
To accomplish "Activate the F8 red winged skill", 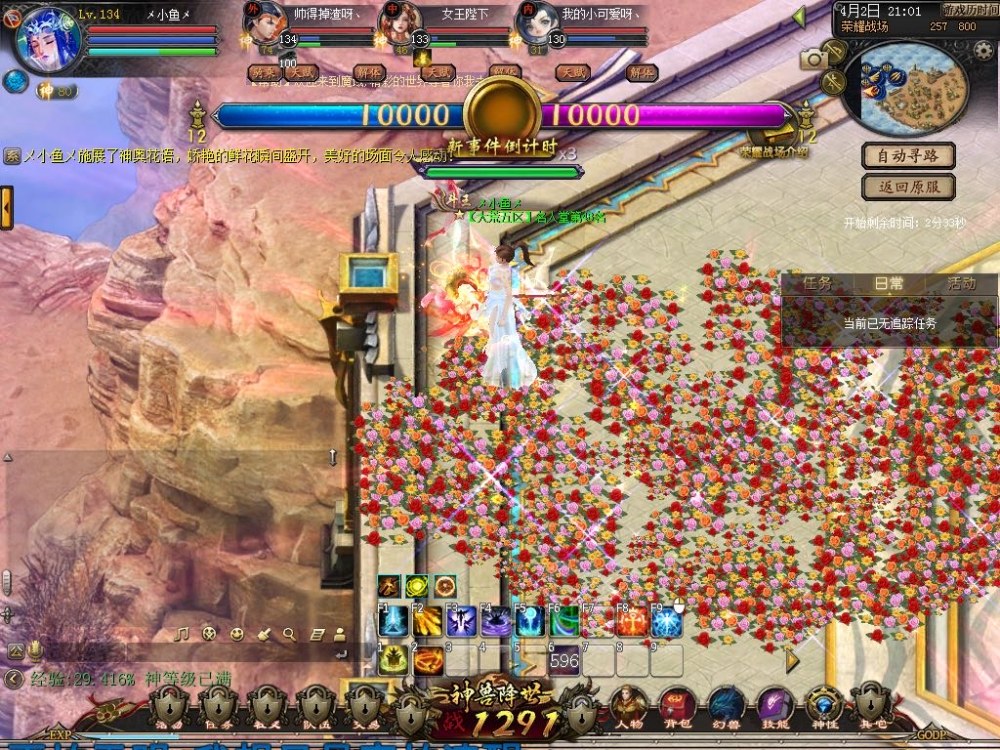I will tap(632, 623).
